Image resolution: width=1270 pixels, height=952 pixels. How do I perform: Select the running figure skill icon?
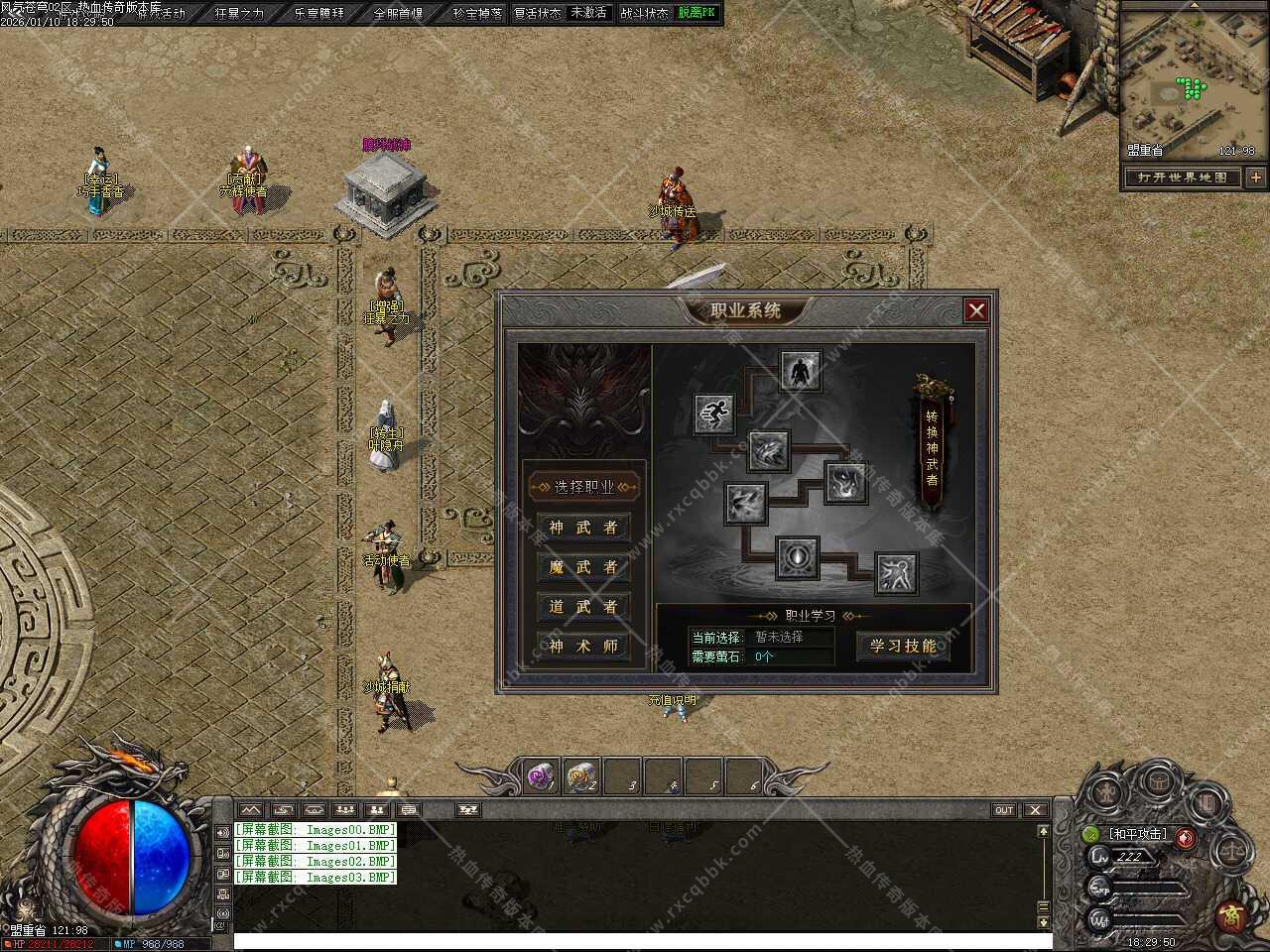pyautogui.click(x=713, y=413)
